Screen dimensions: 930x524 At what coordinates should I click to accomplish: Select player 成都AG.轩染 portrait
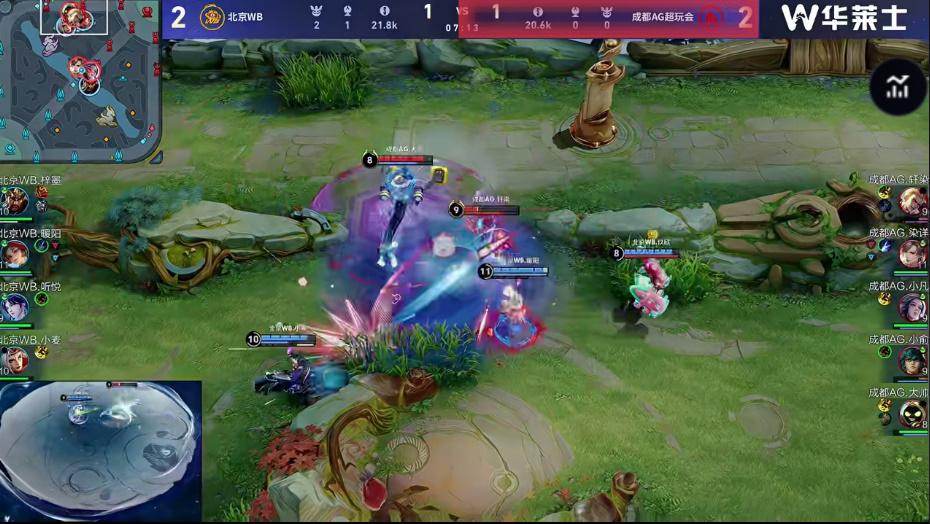pyautogui.click(x=912, y=202)
